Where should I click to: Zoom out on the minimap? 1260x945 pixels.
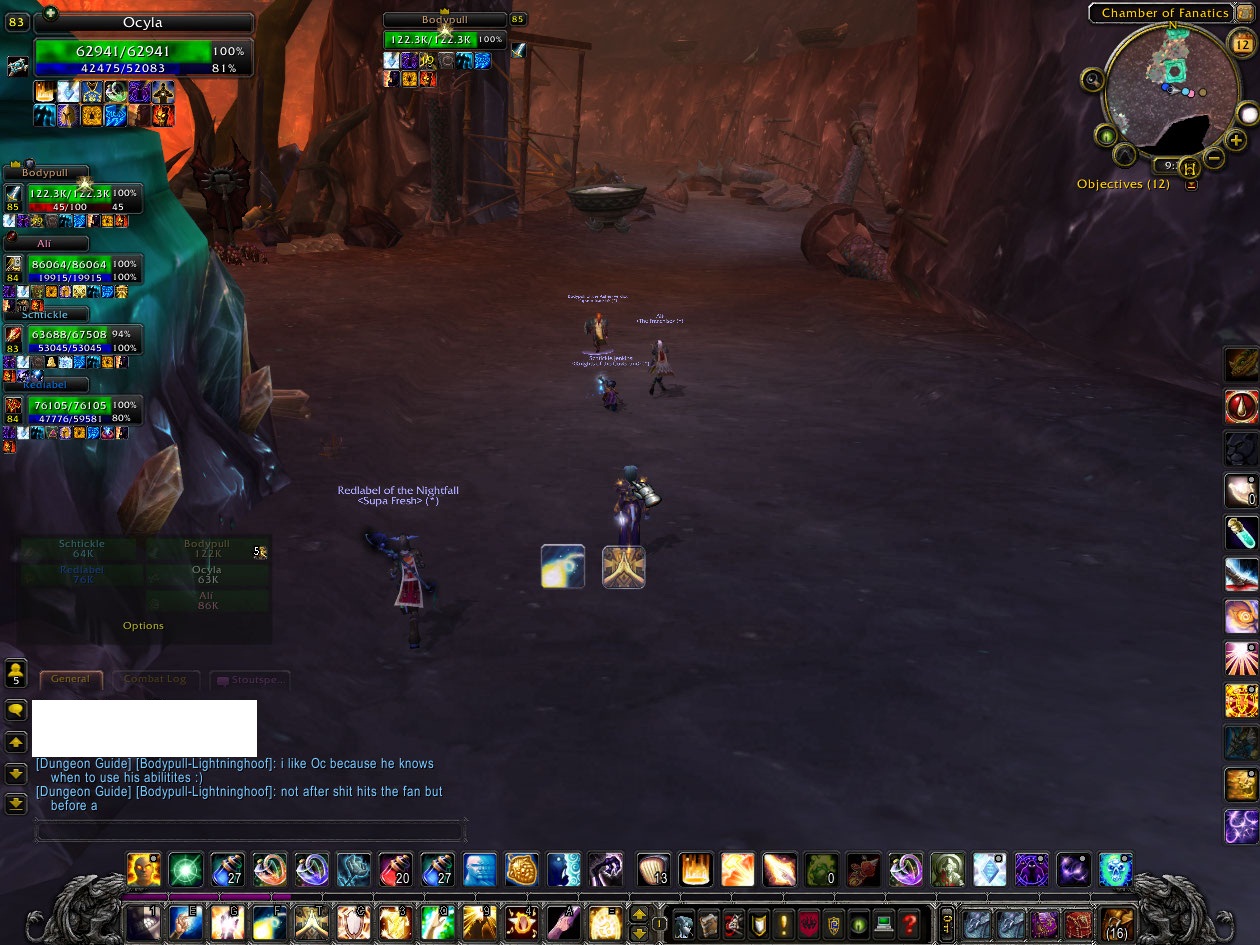(1214, 158)
